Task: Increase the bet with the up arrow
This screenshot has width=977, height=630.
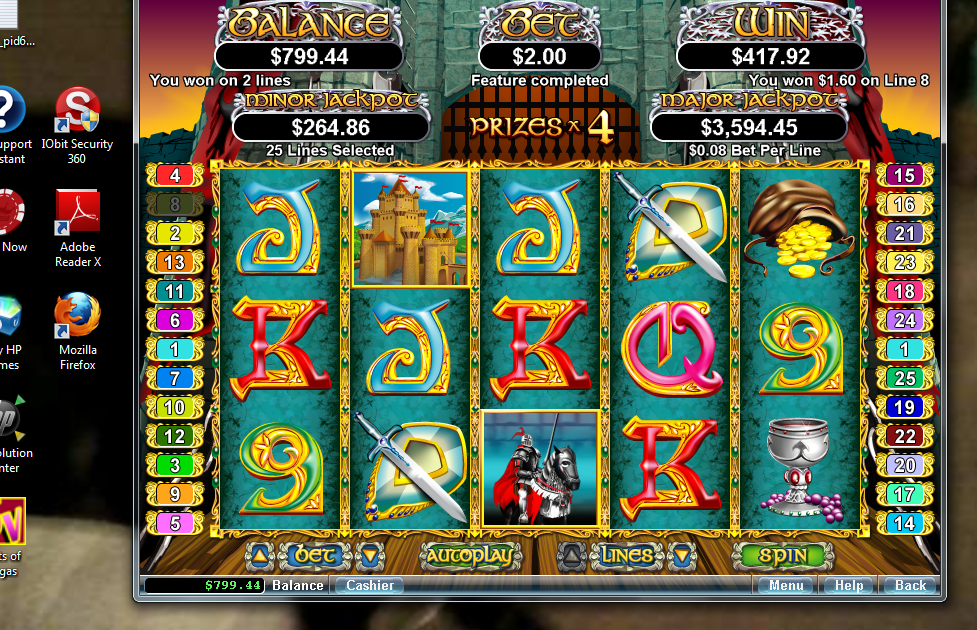Action: 258,556
